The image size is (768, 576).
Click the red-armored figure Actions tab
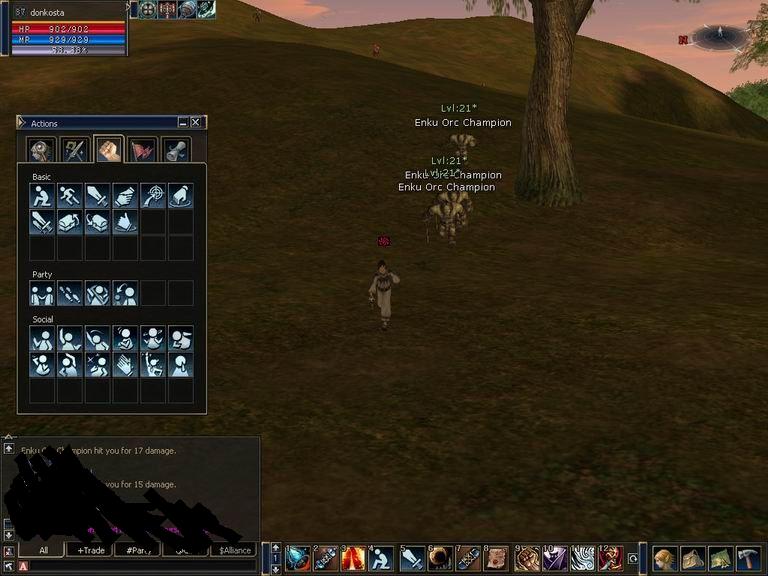(x=142, y=150)
